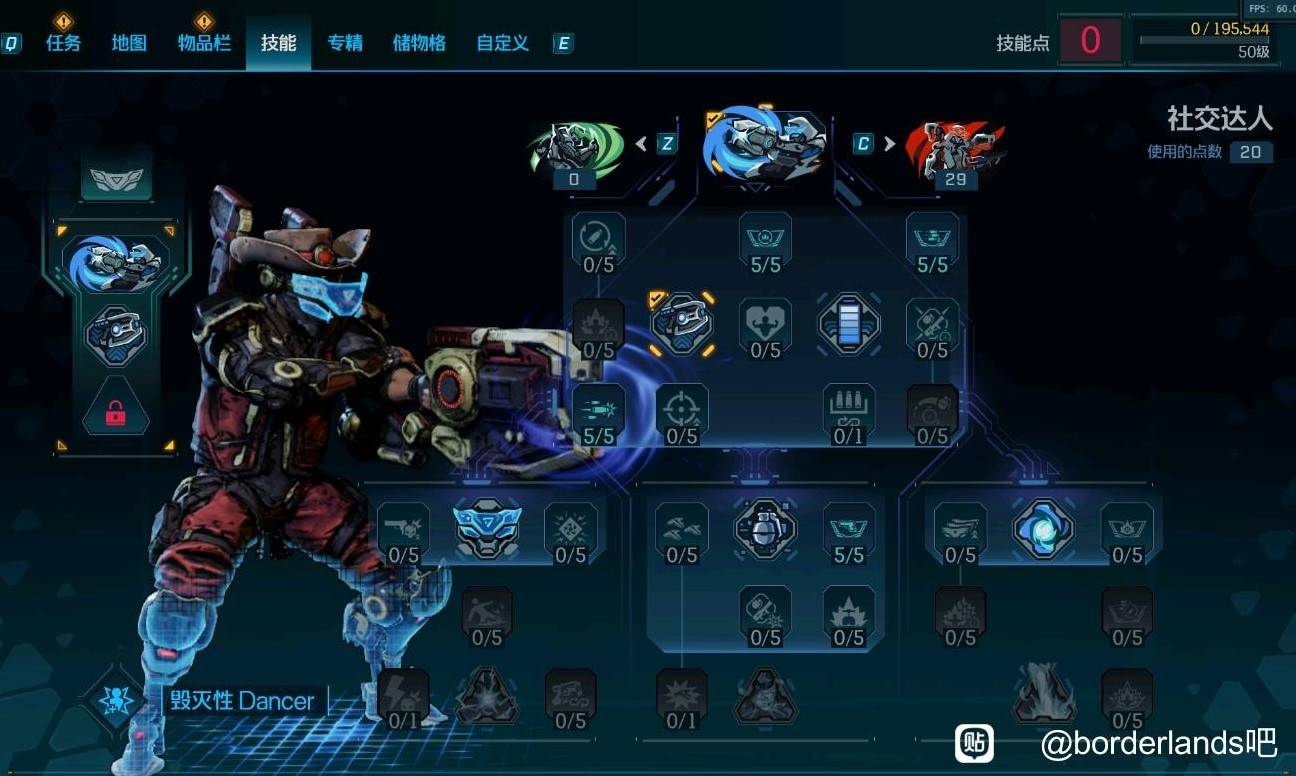The width and height of the screenshot is (1296, 776).
Task: Click the 毁灭性 Dancer class emblem
Action: pyautogui.click(x=115, y=699)
